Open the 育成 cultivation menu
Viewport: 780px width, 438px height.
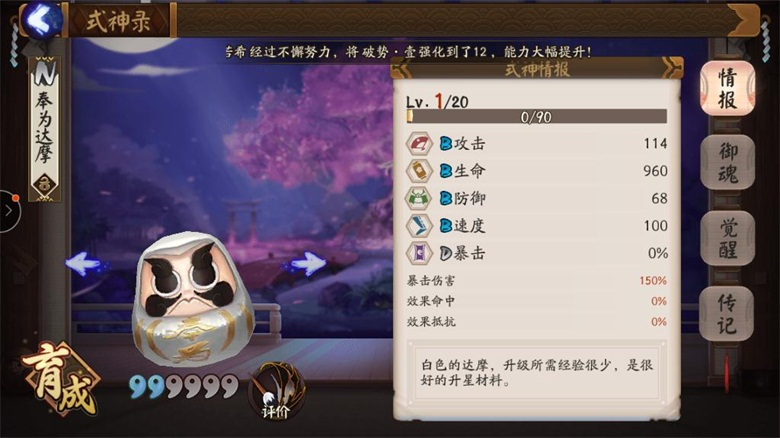(60, 377)
